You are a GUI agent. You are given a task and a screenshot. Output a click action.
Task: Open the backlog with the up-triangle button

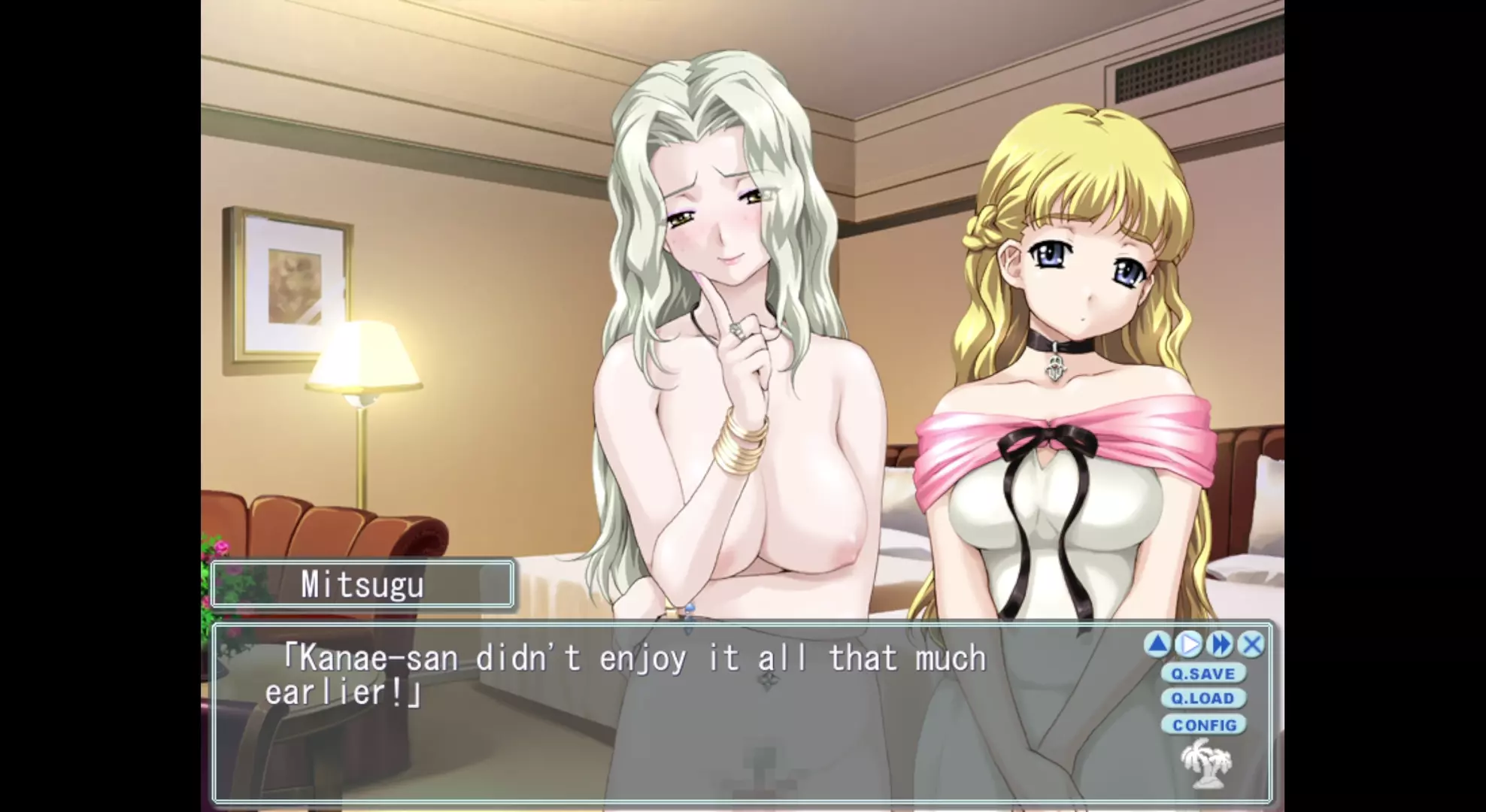click(x=1157, y=644)
